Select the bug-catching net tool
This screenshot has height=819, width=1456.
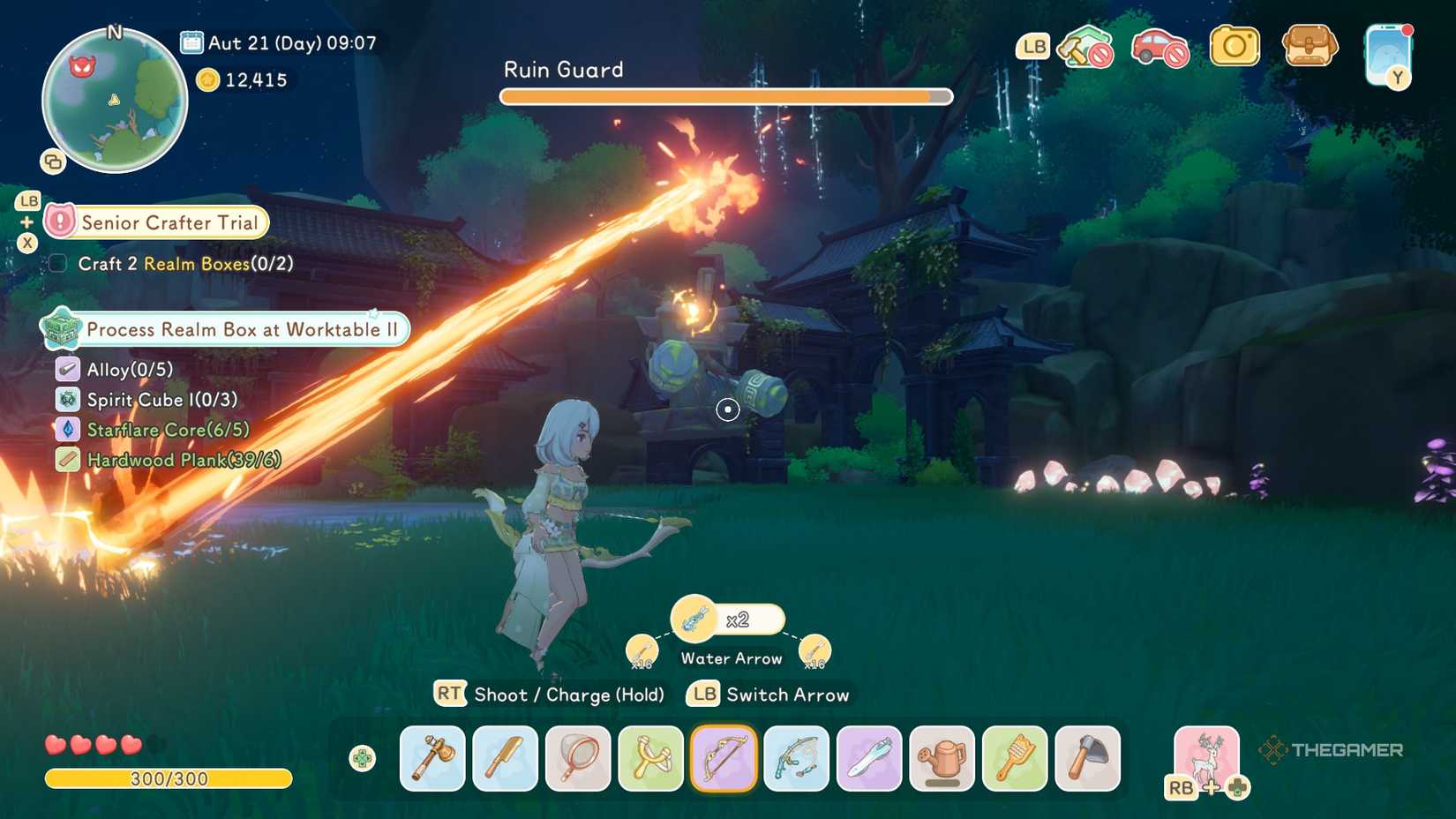coord(578,759)
